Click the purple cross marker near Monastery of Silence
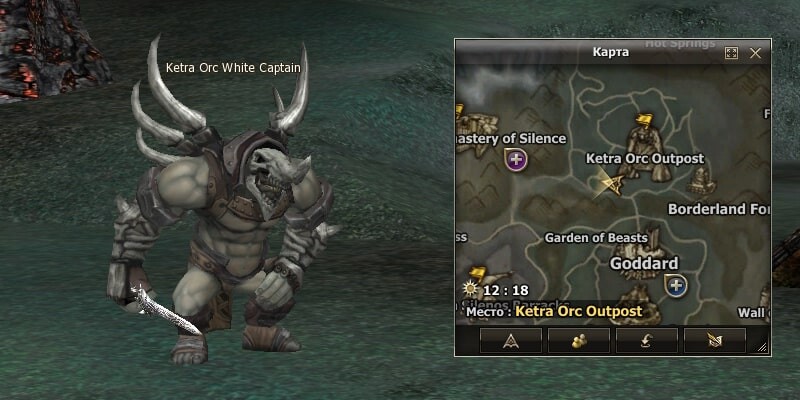The height and width of the screenshot is (400, 800). coord(517,159)
